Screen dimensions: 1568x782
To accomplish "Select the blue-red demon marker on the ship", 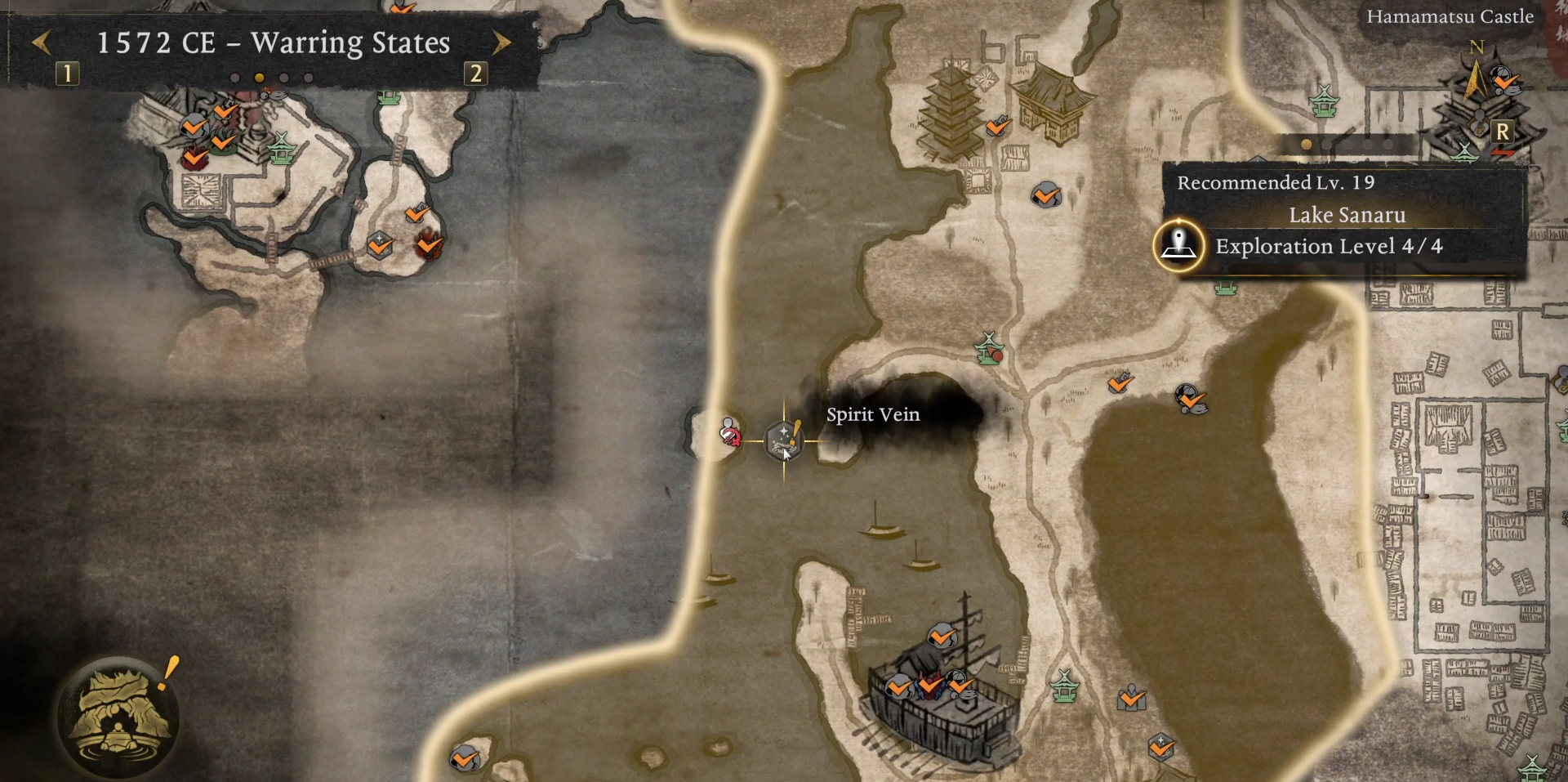I will pos(929,685).
